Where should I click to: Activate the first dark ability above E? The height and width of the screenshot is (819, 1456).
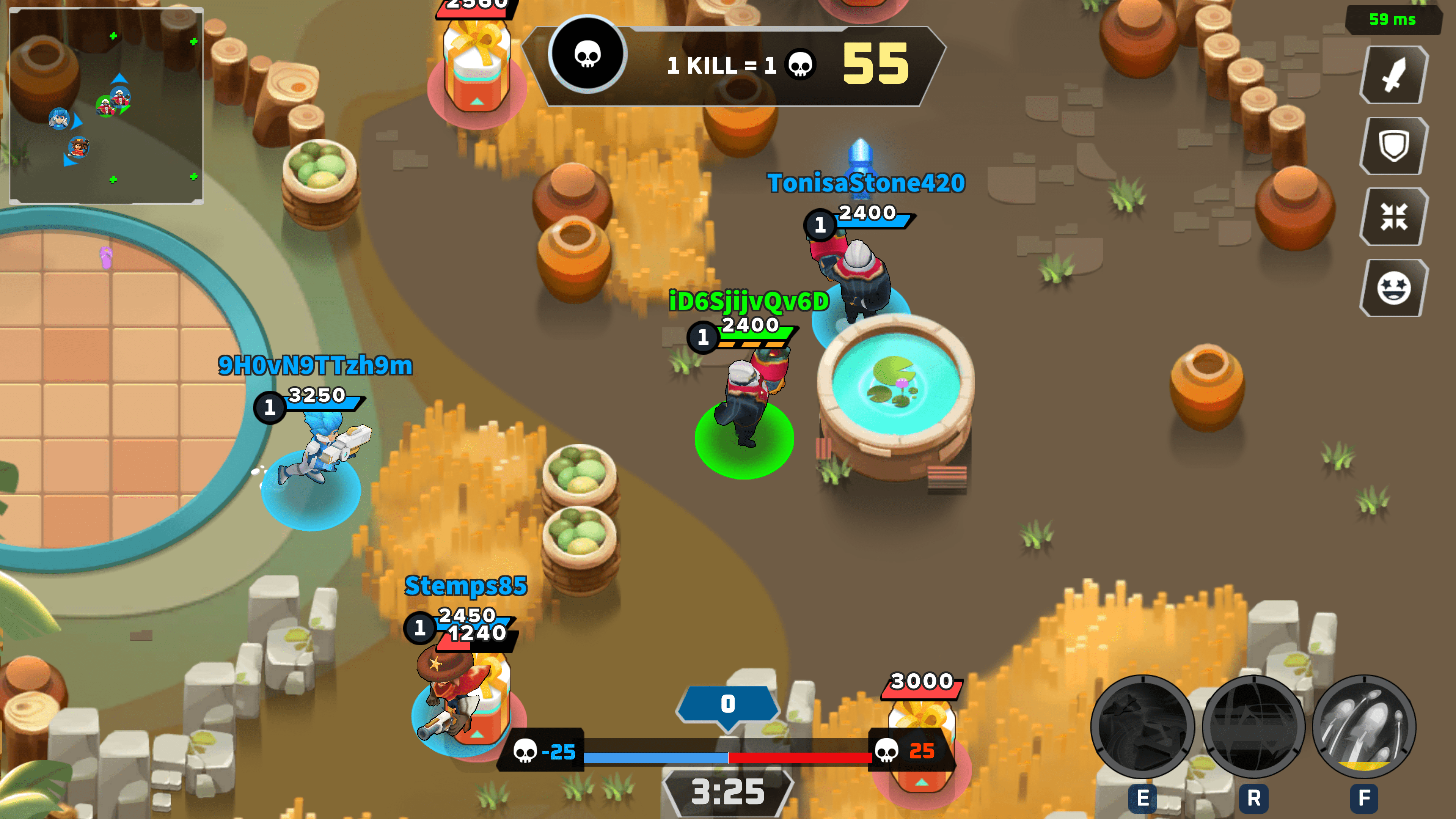coord(1142,726)
